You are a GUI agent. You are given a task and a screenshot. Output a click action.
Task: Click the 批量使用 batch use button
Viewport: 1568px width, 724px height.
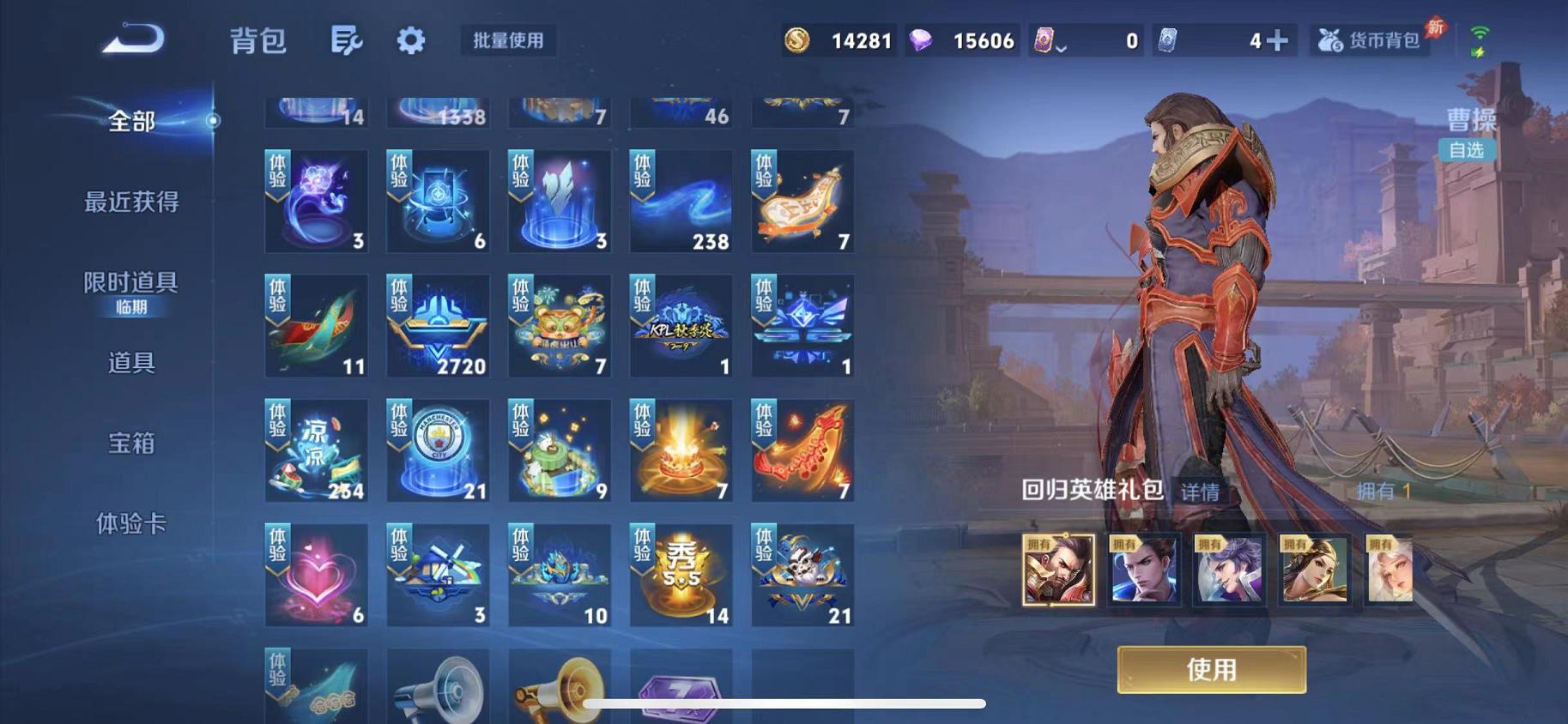(506, 40)
